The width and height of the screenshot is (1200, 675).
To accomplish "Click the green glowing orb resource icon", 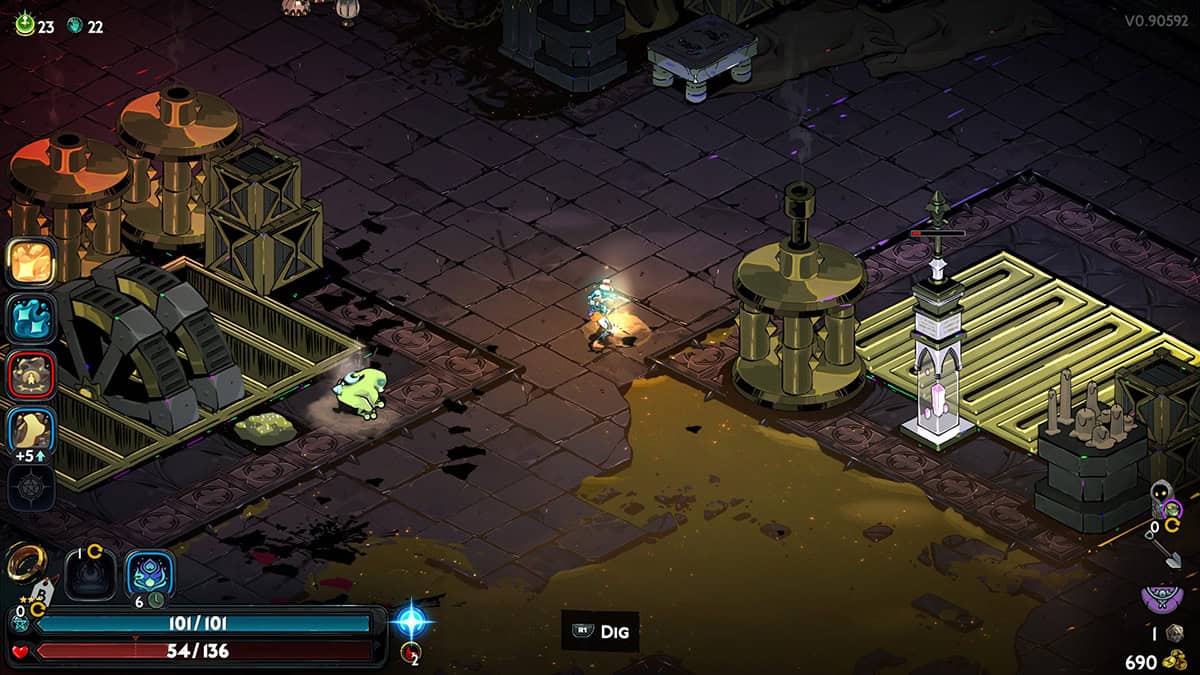I will click(24, 26).
